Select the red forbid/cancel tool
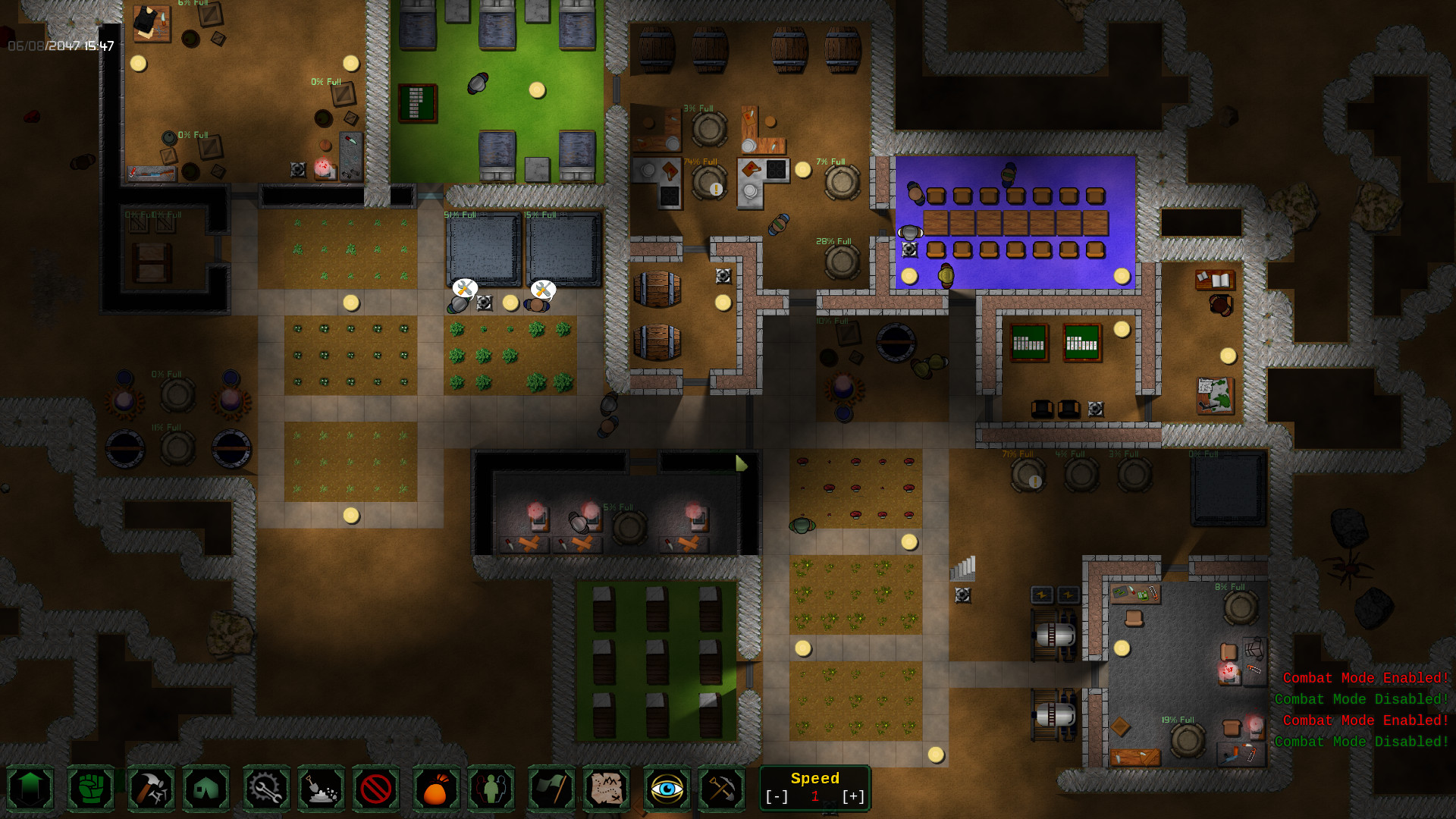The image size is (1456, 819). click(375, 789)
